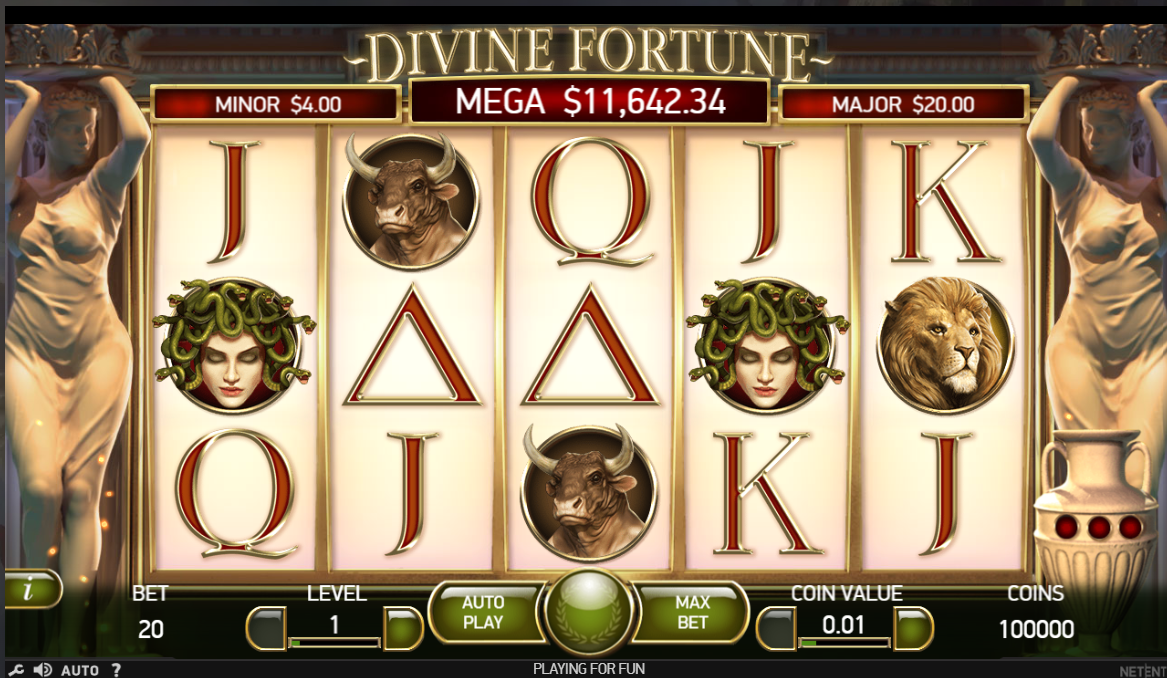Spin the reels with the round green button

(588, 611)
